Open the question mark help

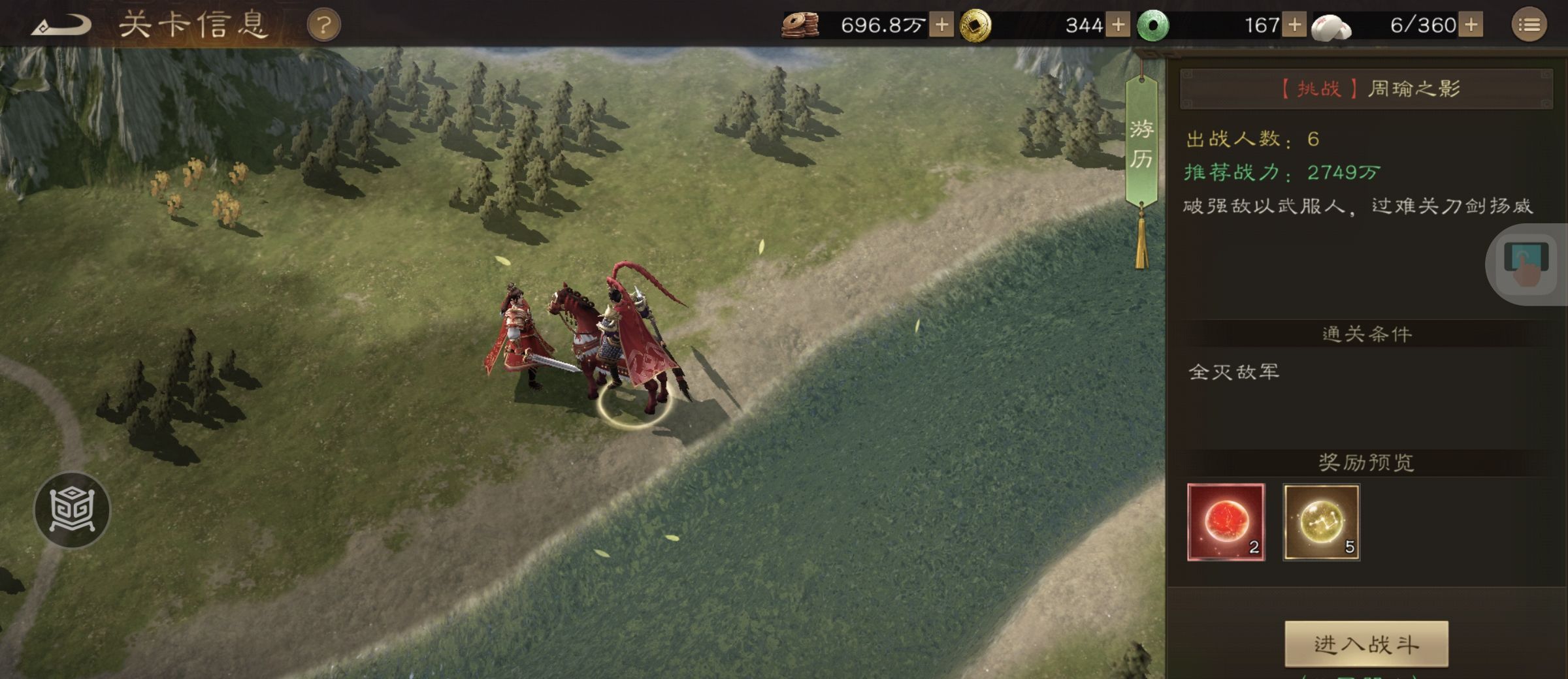[323, 26]
